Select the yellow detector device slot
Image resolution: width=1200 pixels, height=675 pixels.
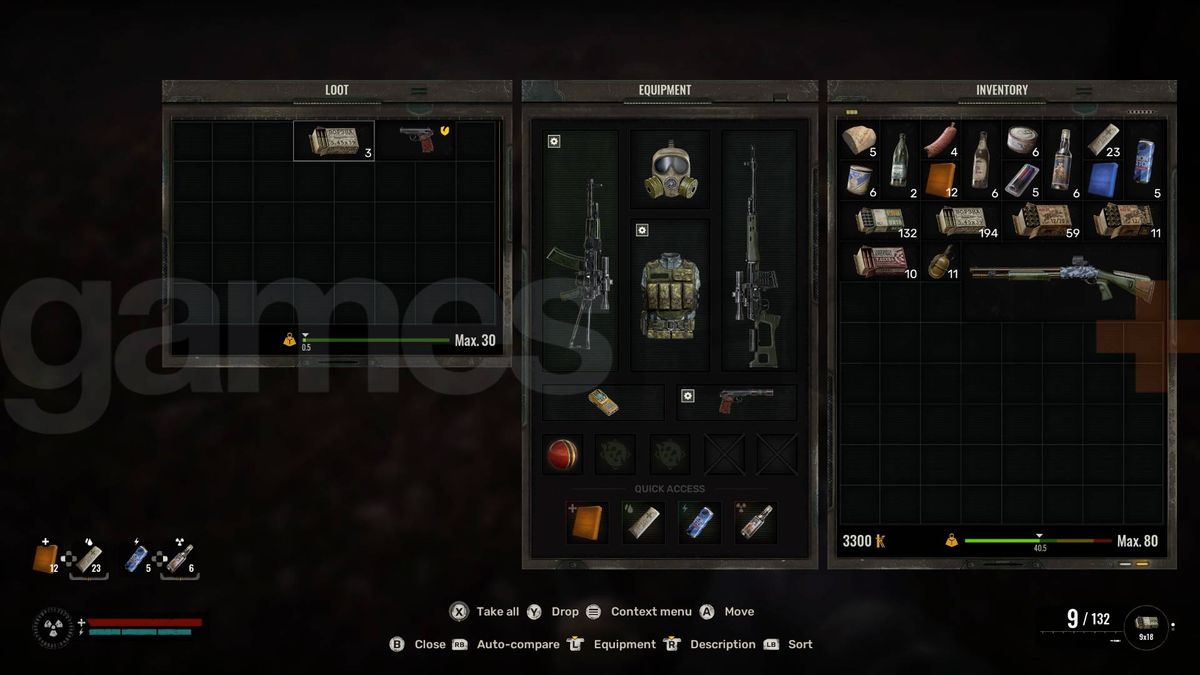(x=602, y=402)
